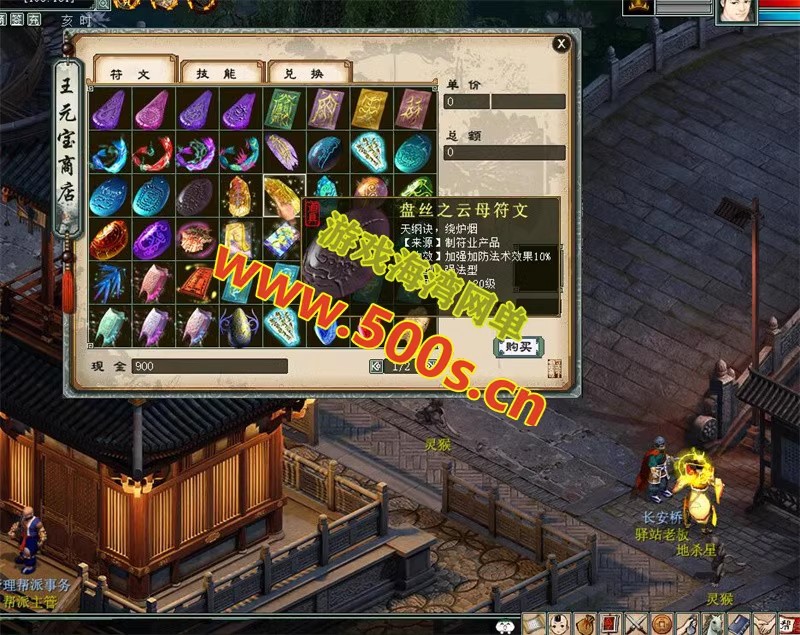Click the 单价 unit price field
The height and width of the screenshot is (635, 800).
[x=505, y=101]
